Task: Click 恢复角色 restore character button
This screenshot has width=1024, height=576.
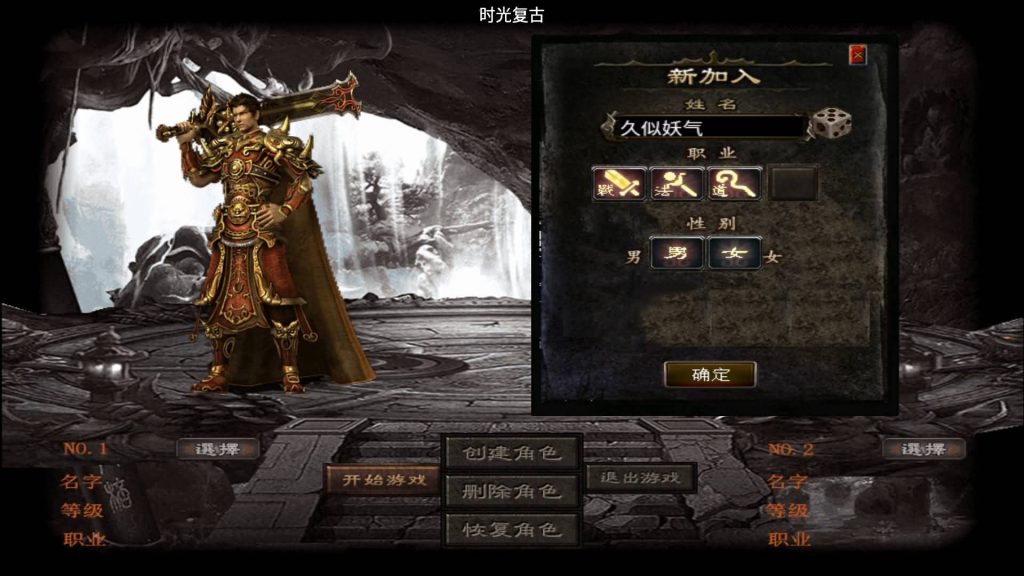Action: pyautogui.click(x=511, y=527)
